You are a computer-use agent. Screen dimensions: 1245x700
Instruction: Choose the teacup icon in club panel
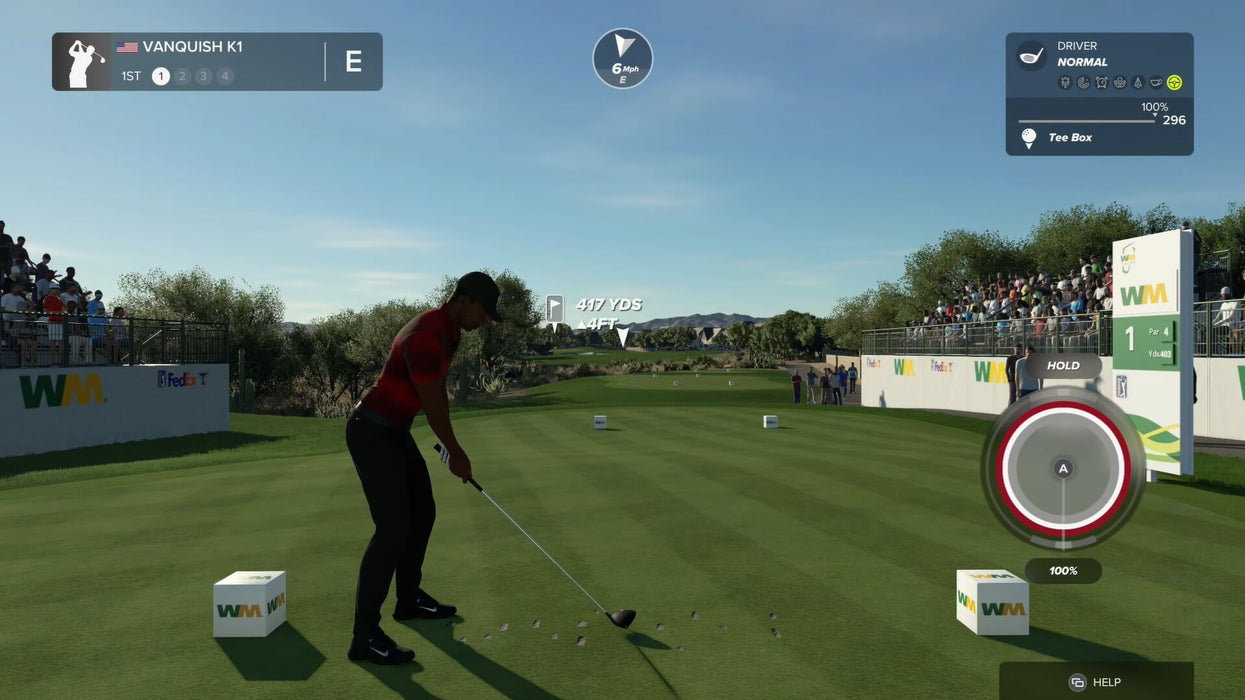[1156, 83]
